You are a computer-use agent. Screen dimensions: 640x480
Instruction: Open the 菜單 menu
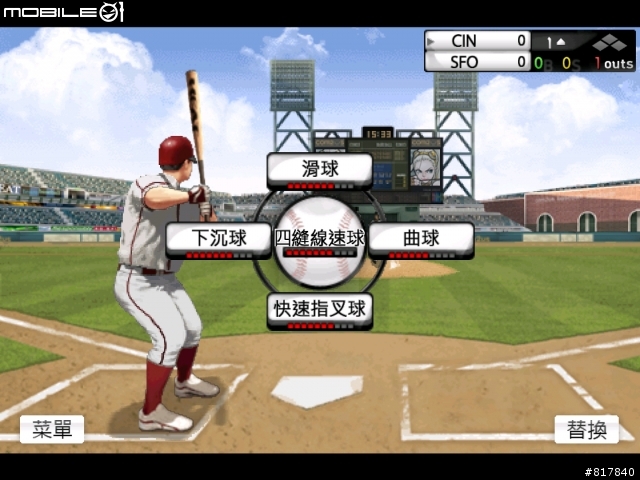pos(52,429)
